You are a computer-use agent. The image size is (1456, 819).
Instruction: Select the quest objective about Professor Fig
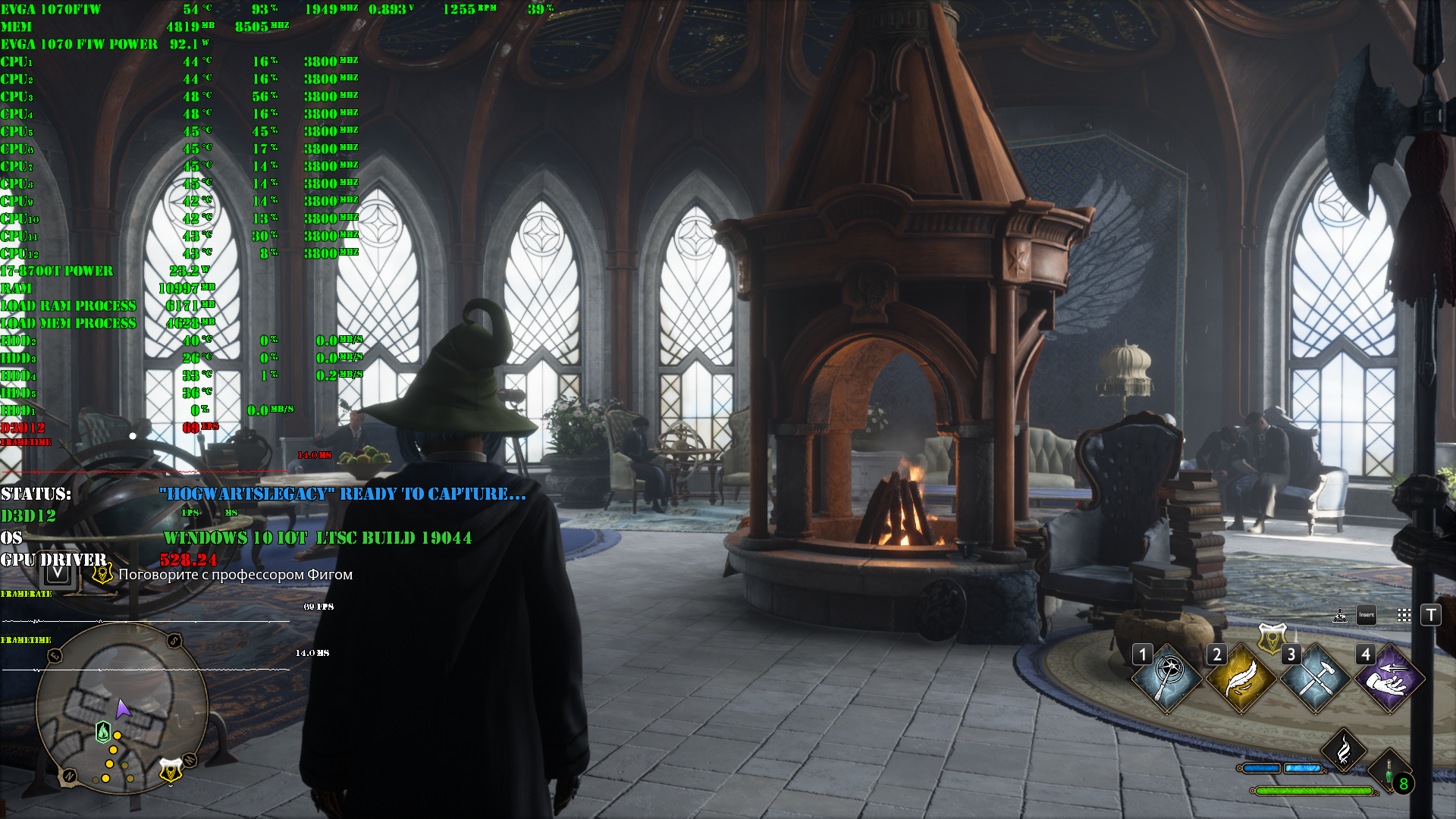coord(235,575)
